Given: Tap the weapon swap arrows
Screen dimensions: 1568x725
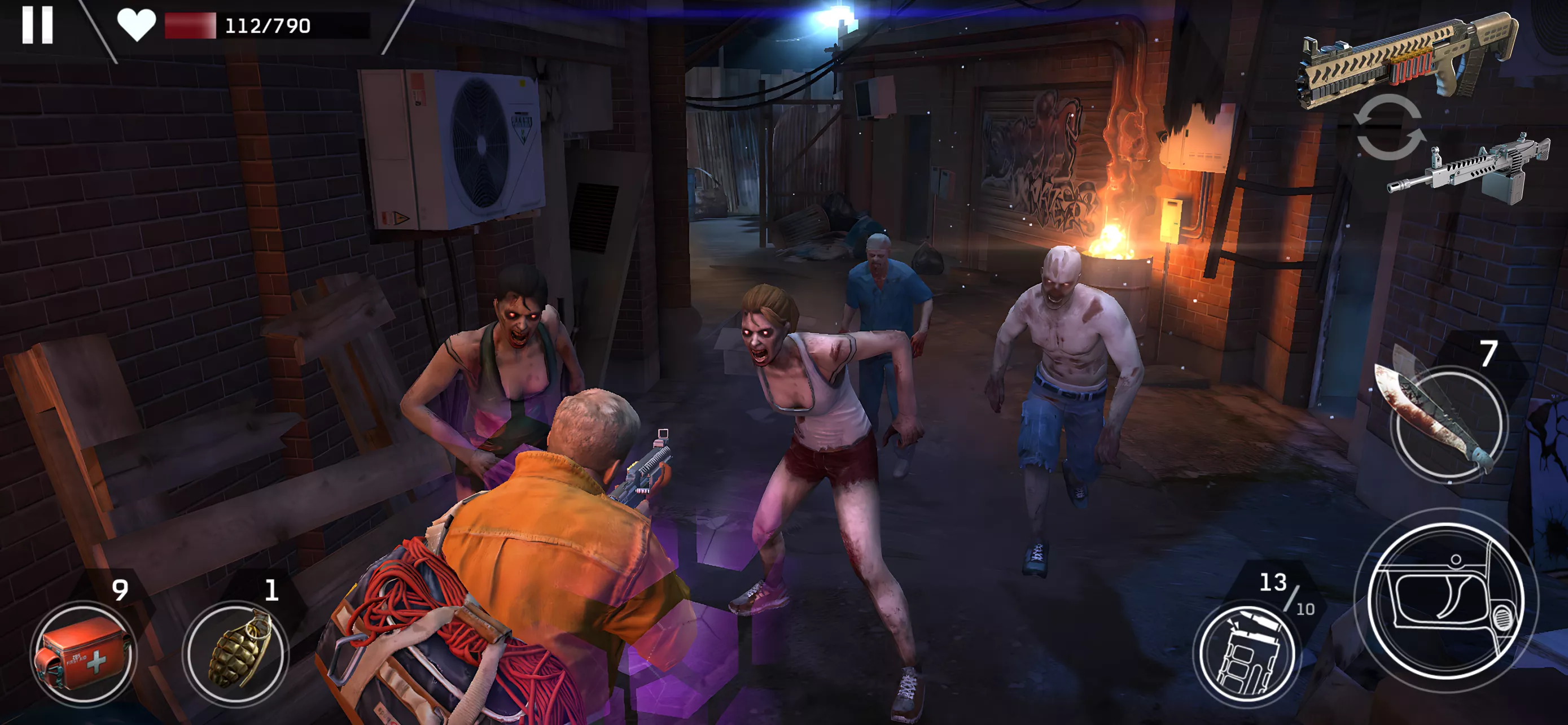Looking at the screenshot, I should click(1390, 128).
